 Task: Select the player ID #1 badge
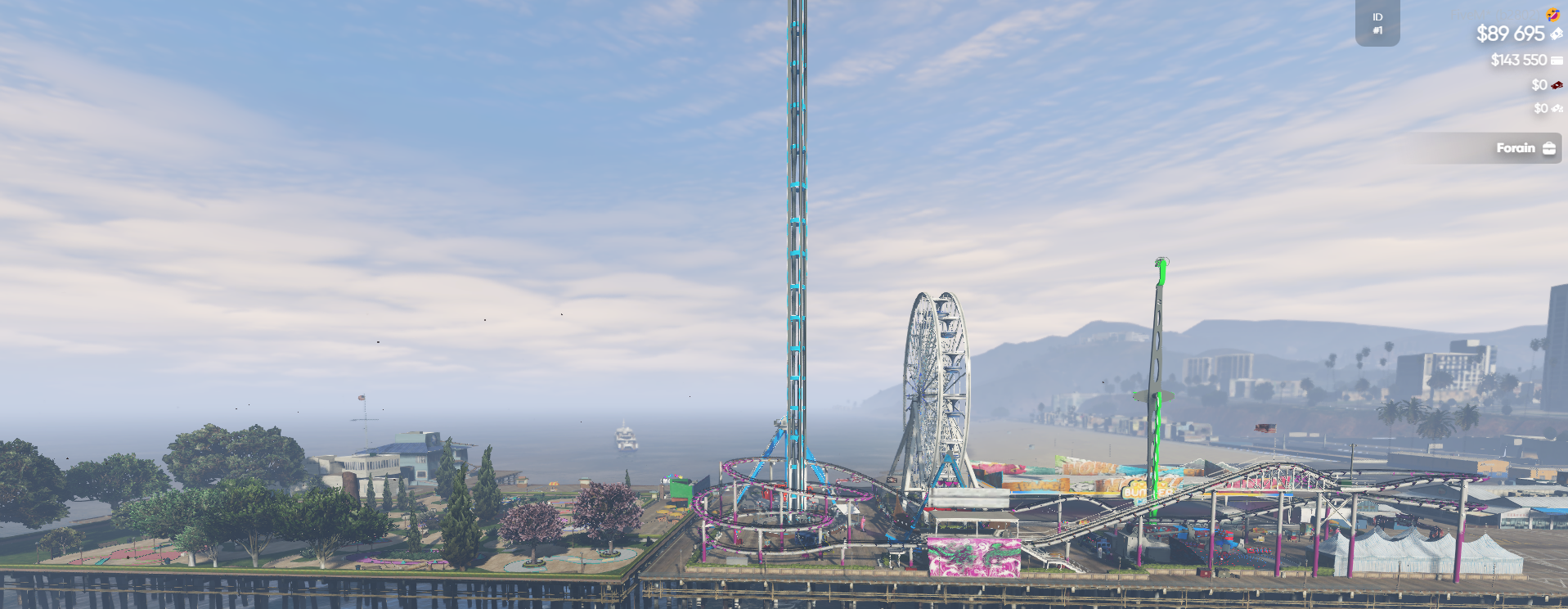pyautogui.click(x=1377, y=24)
